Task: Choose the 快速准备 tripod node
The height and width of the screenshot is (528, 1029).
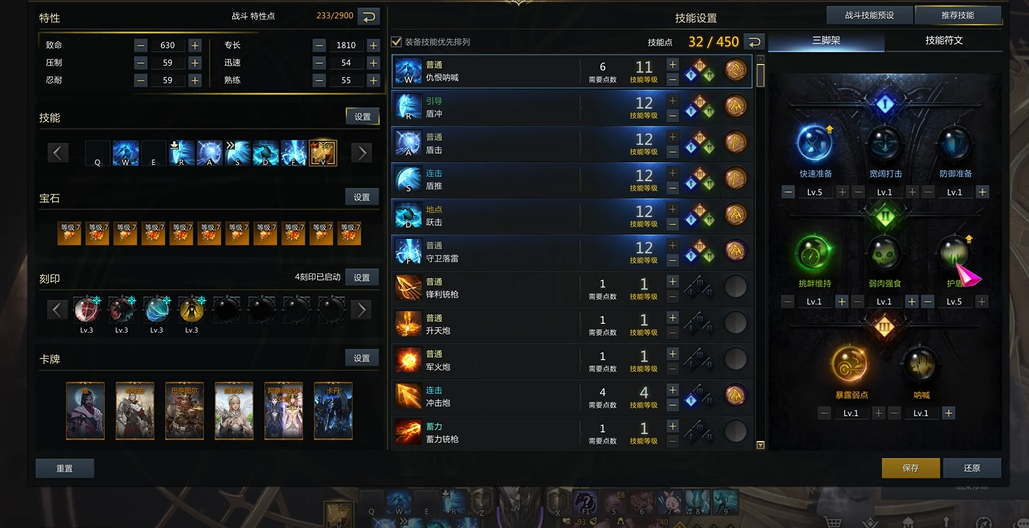Action: [815, 144]
